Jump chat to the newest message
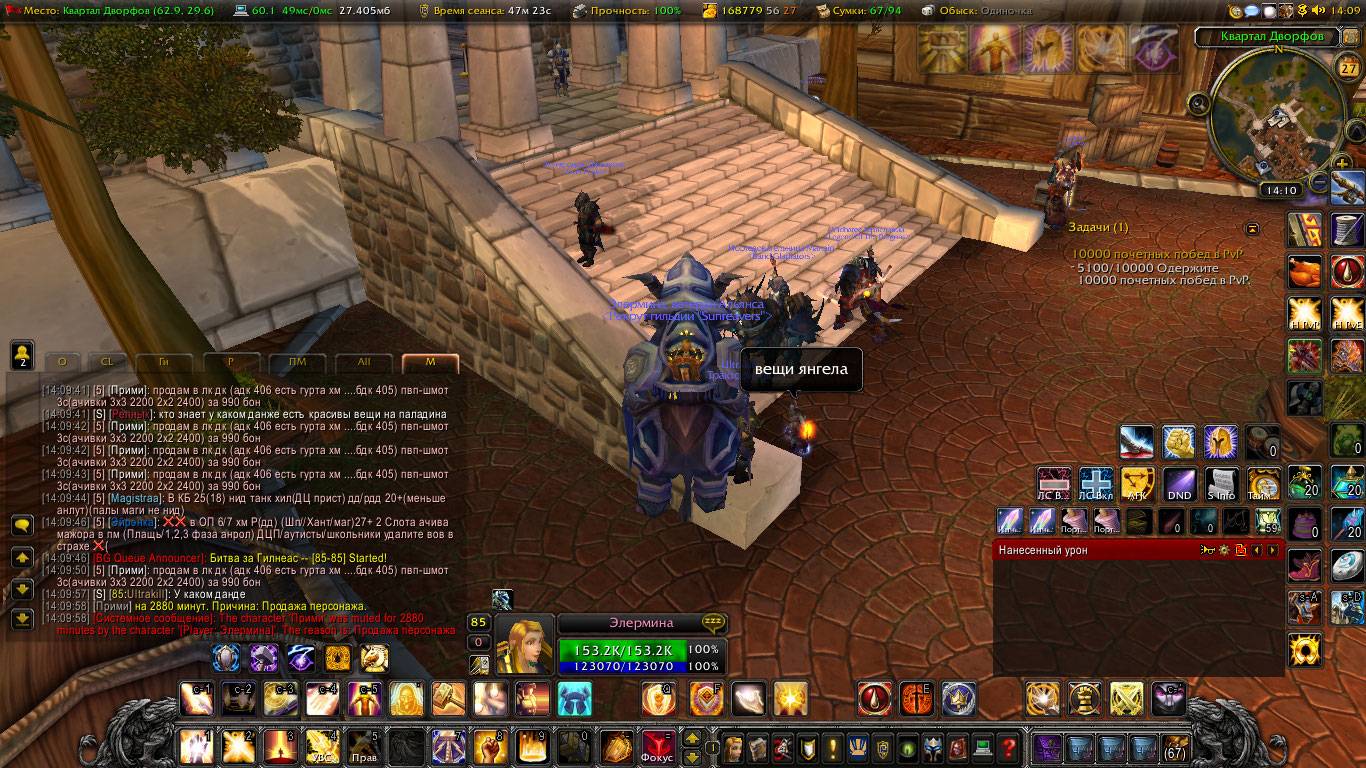Screen dimensions: 1366x768 [x=22, y=620]
